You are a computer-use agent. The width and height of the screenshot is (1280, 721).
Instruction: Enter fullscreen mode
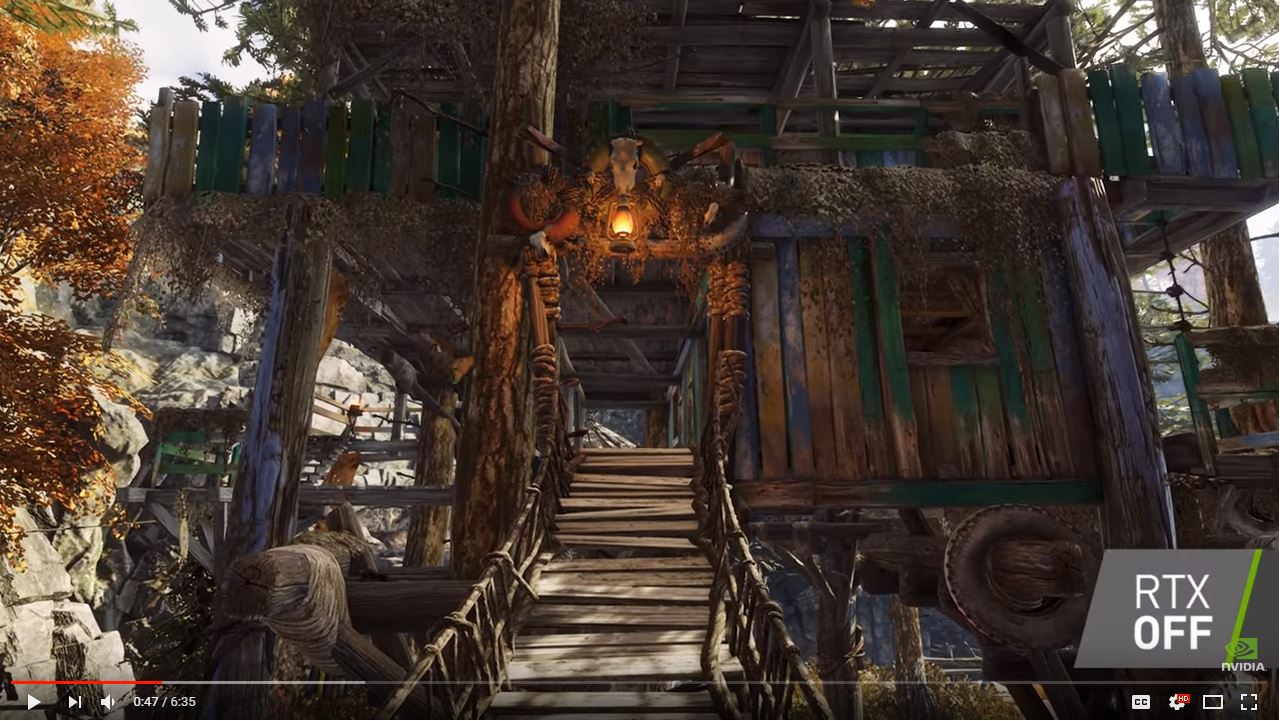point(1248,701)
